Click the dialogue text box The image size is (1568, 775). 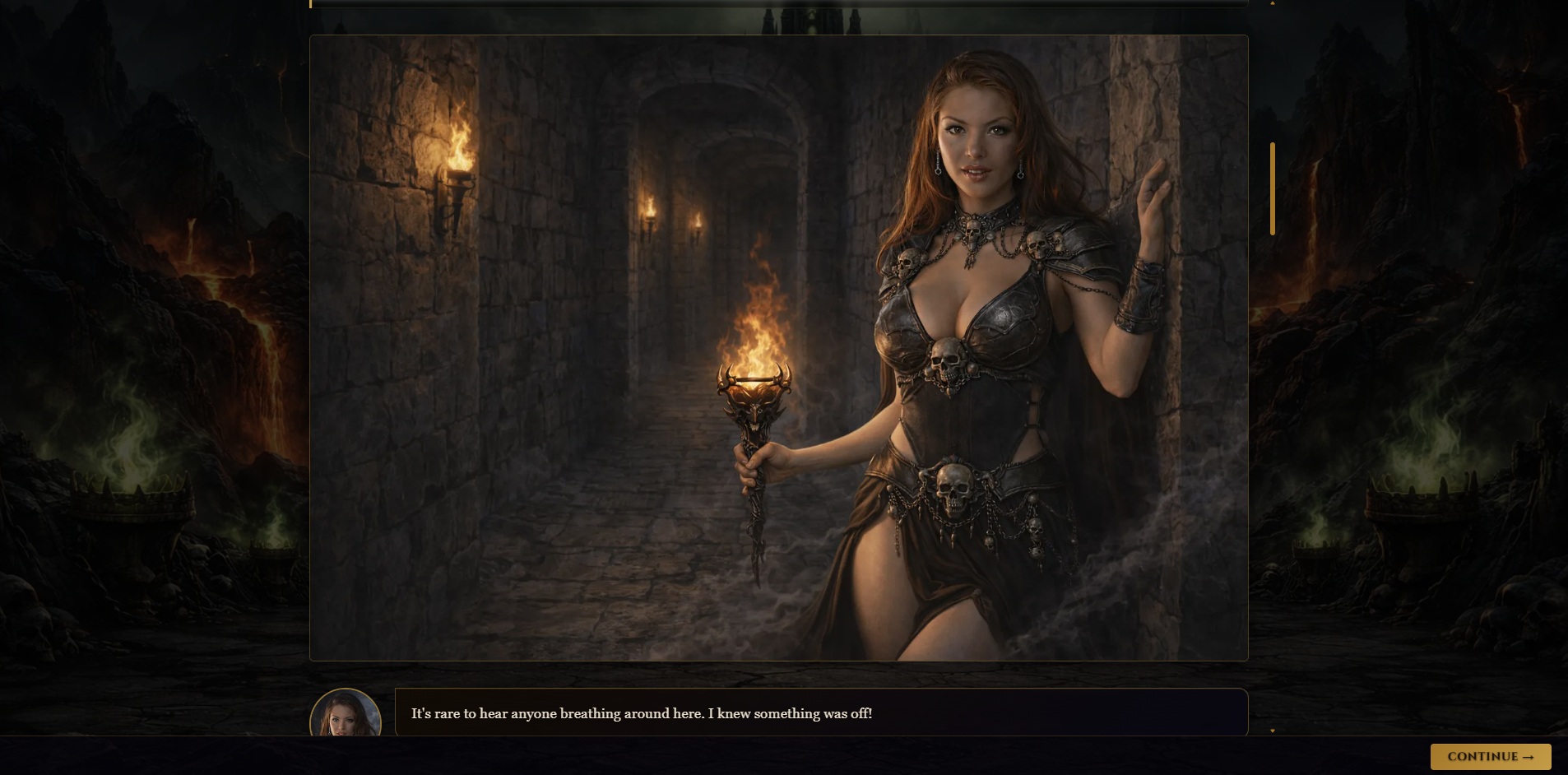pyautogui.click(x=821, y=712)
